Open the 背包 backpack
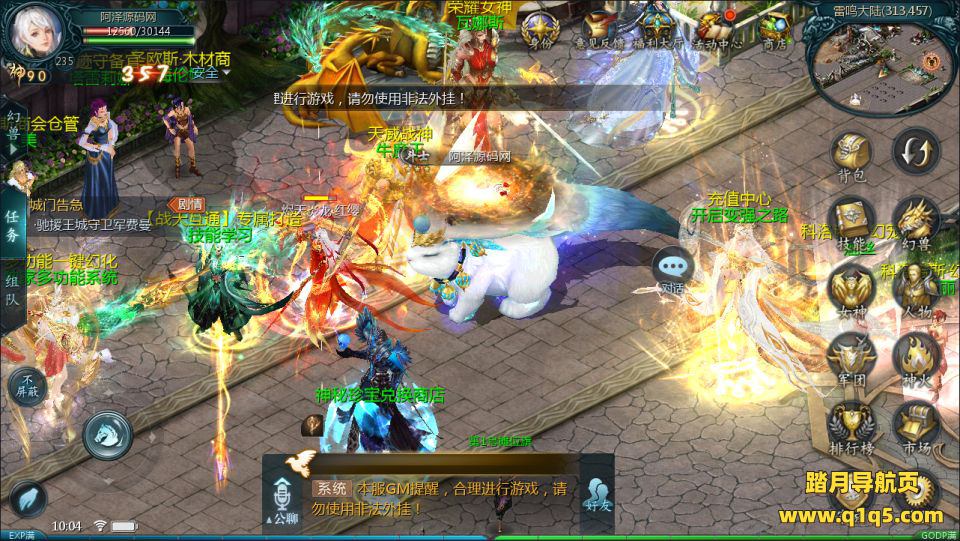The height and width of the screenshot is (541, 960). (851, 155)
